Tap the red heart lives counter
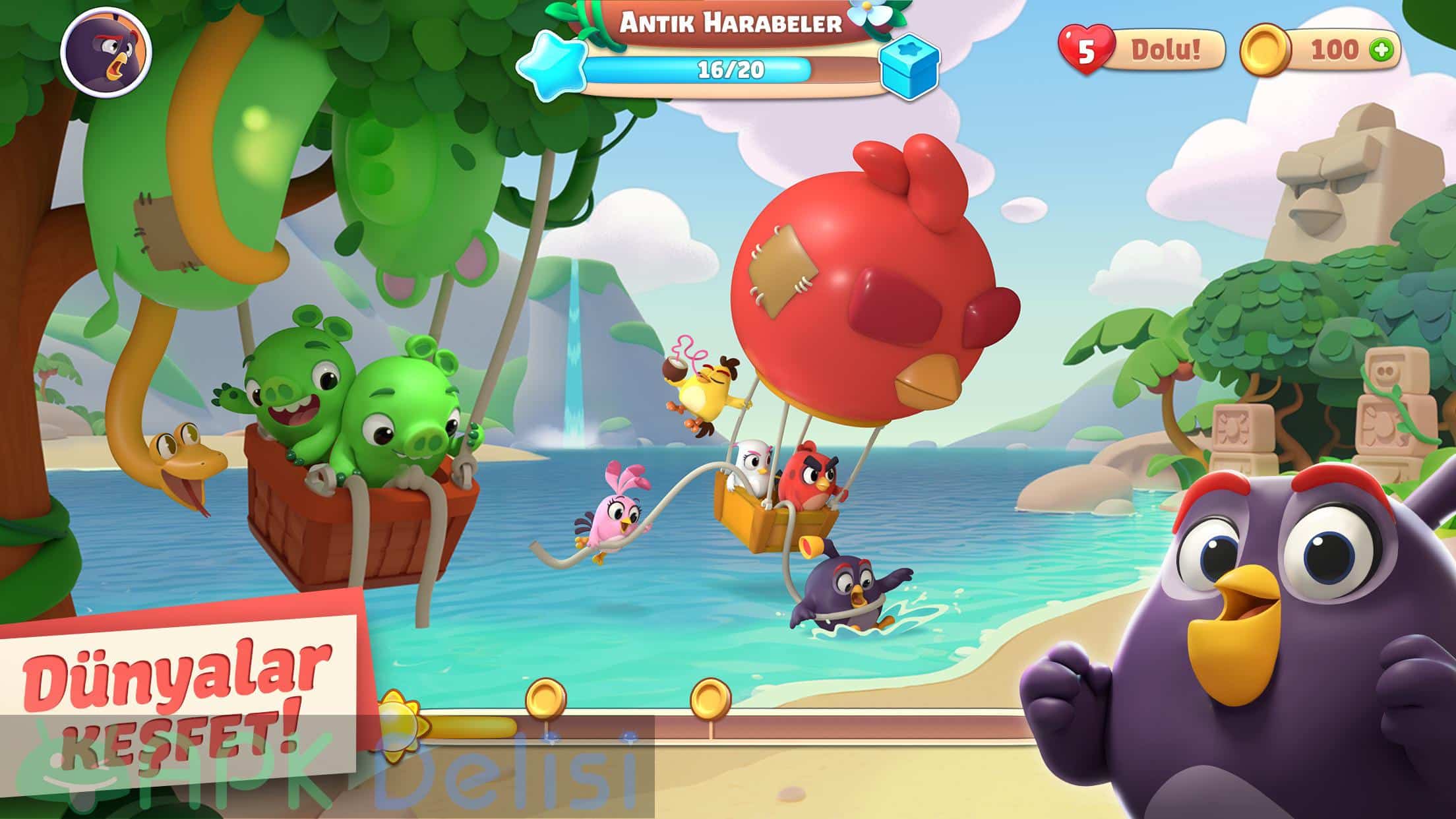Screen dimensions: 1456x819 1085,50
